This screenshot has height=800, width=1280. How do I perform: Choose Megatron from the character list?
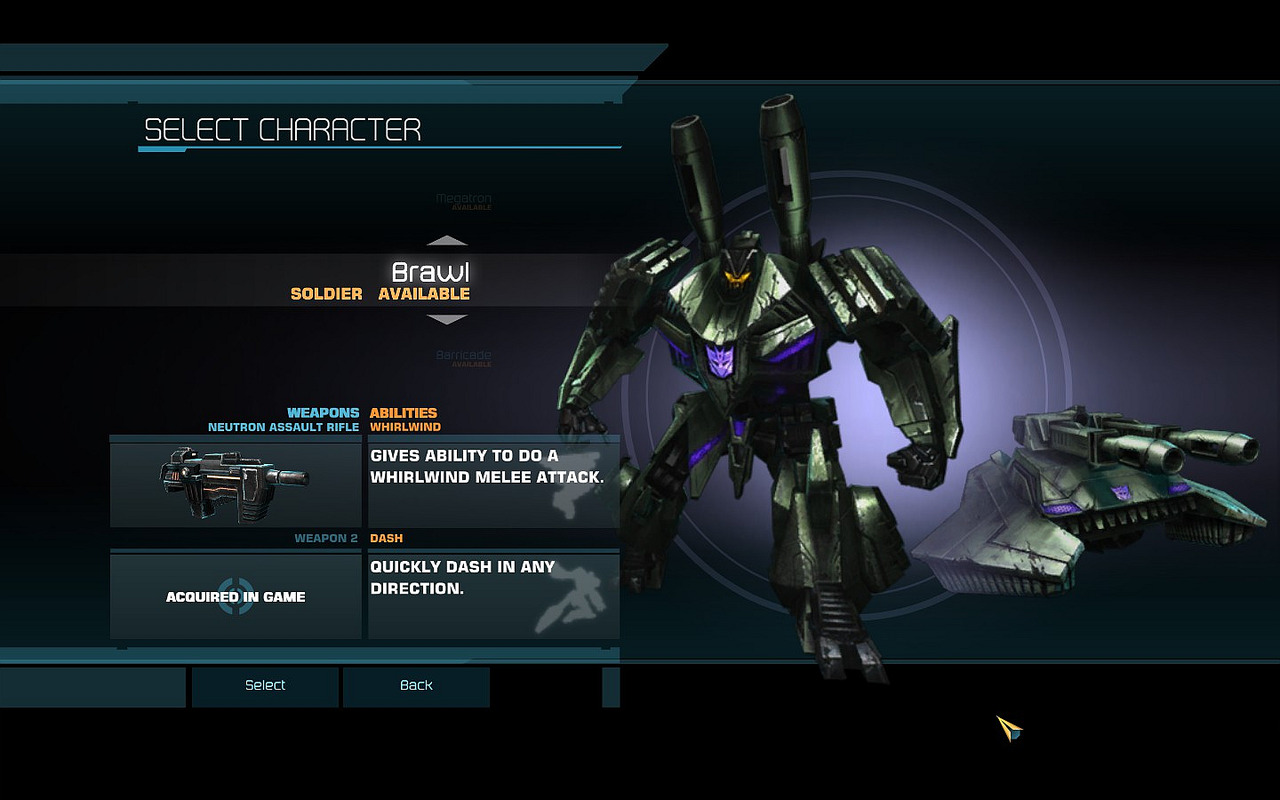click(463, 200)
